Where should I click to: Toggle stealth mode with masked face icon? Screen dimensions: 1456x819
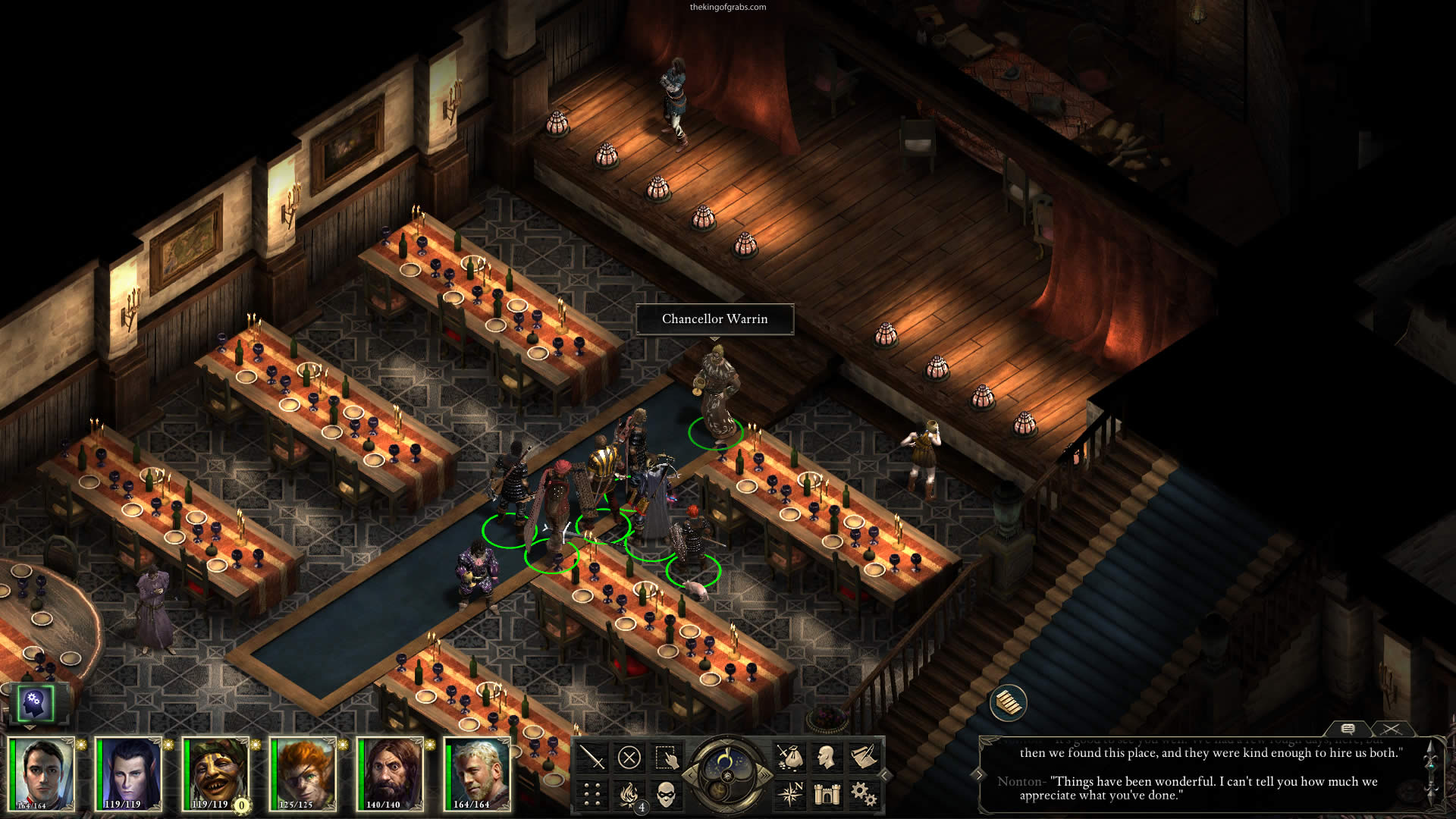click(x=666, y=794)
